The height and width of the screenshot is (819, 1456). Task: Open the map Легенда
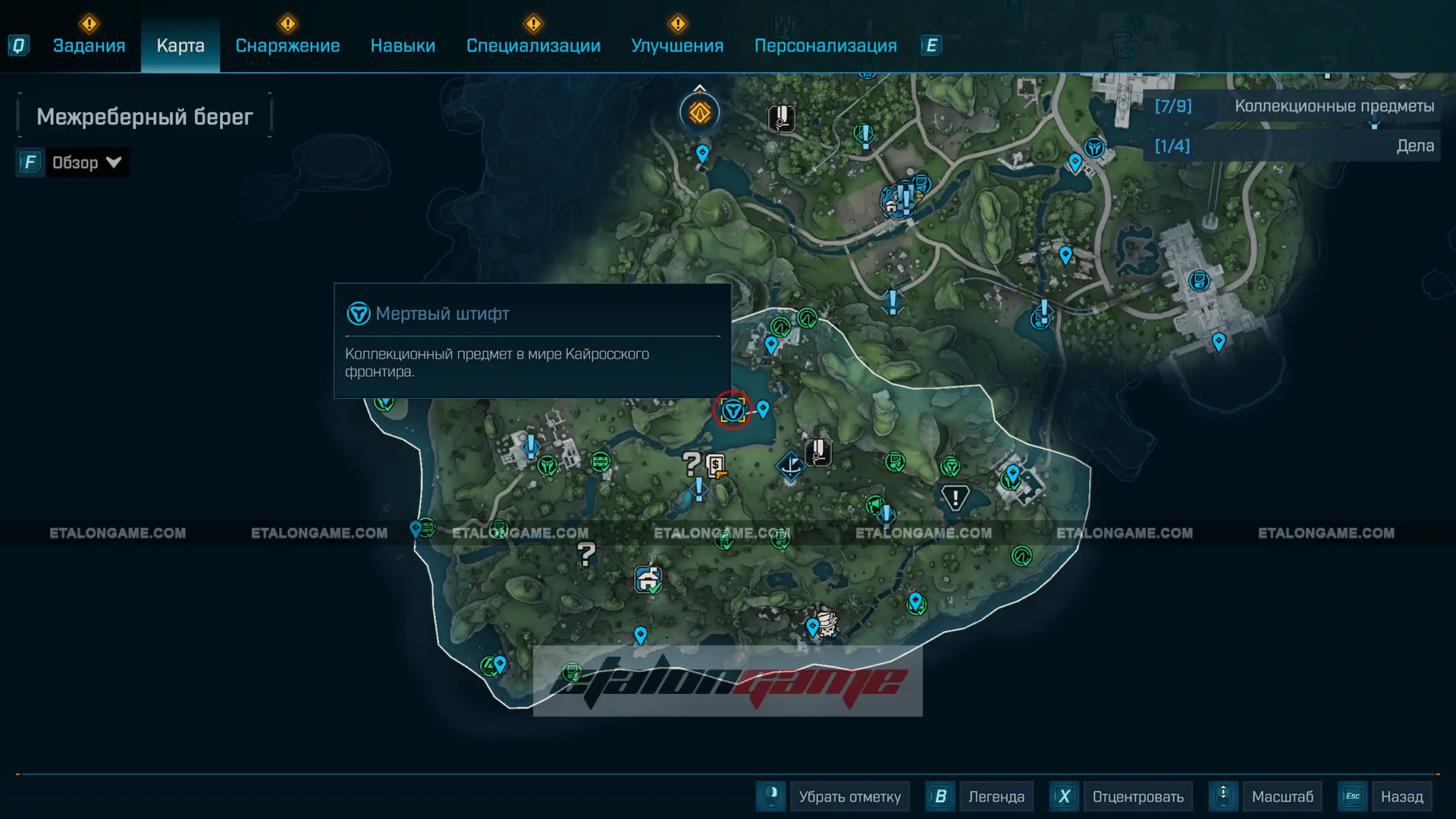click(x=996, y=796)
